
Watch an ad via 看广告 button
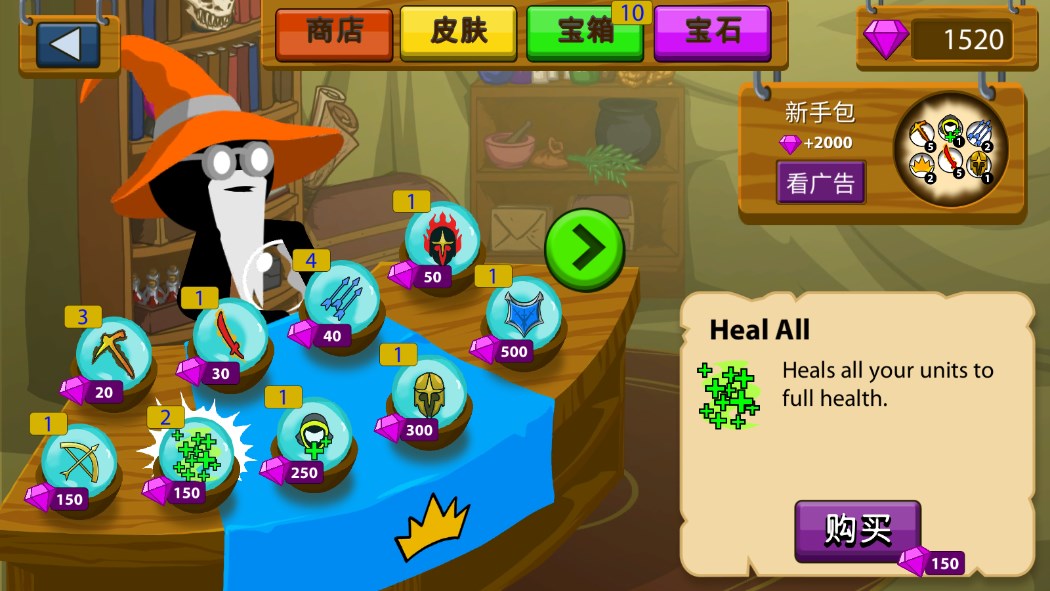click(x=821, y=182)
